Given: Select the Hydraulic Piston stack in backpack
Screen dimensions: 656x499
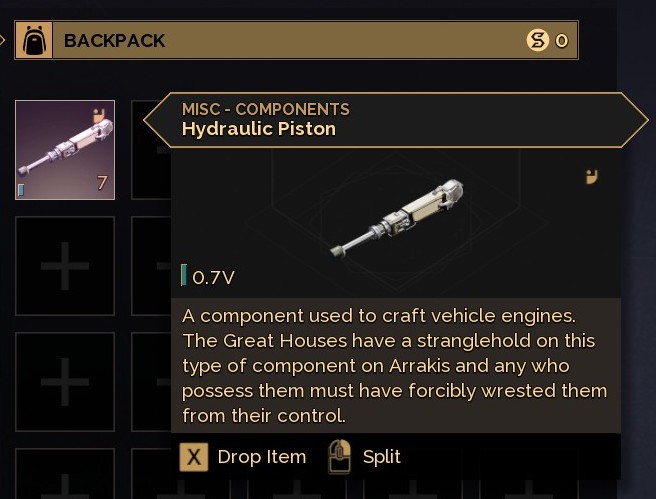Looking at the screenshot, I should pos(65,150).
